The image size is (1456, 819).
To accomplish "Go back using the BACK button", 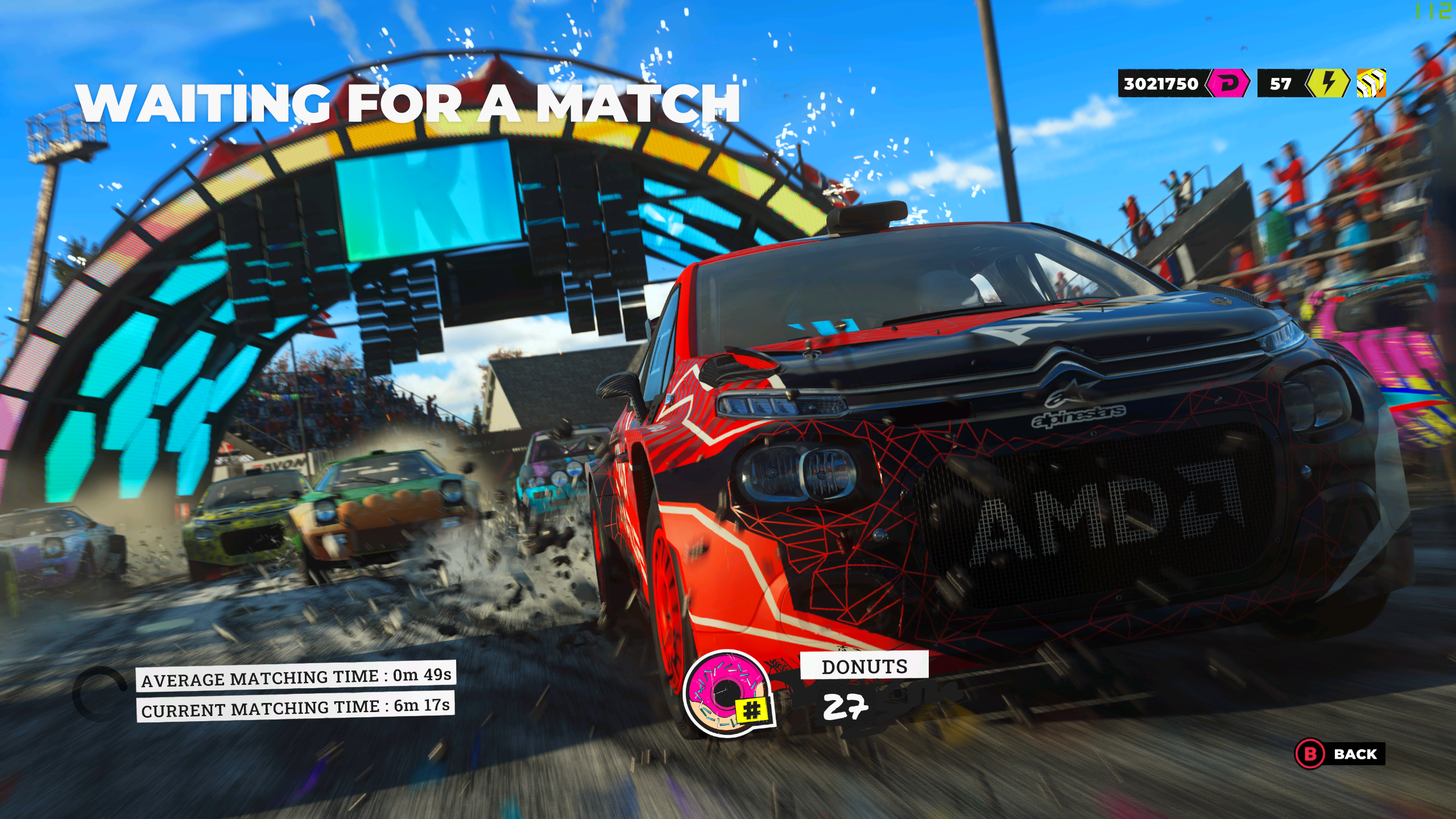I will click(x=1340, y=754).
